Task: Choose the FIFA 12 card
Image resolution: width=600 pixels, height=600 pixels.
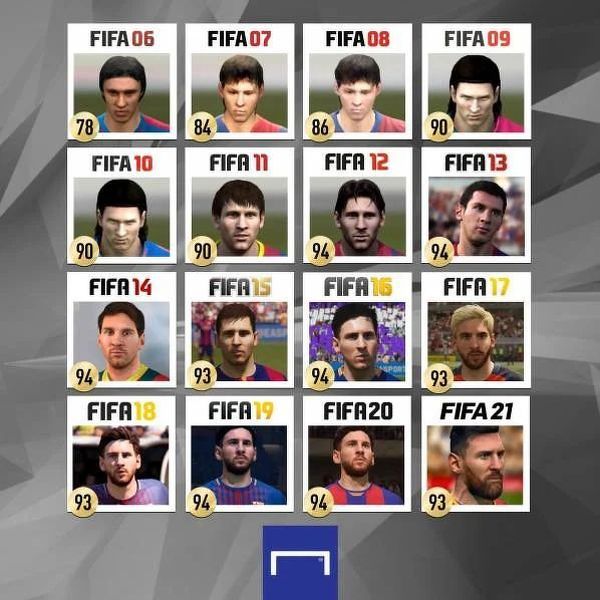Action: (x=357, y=206)
